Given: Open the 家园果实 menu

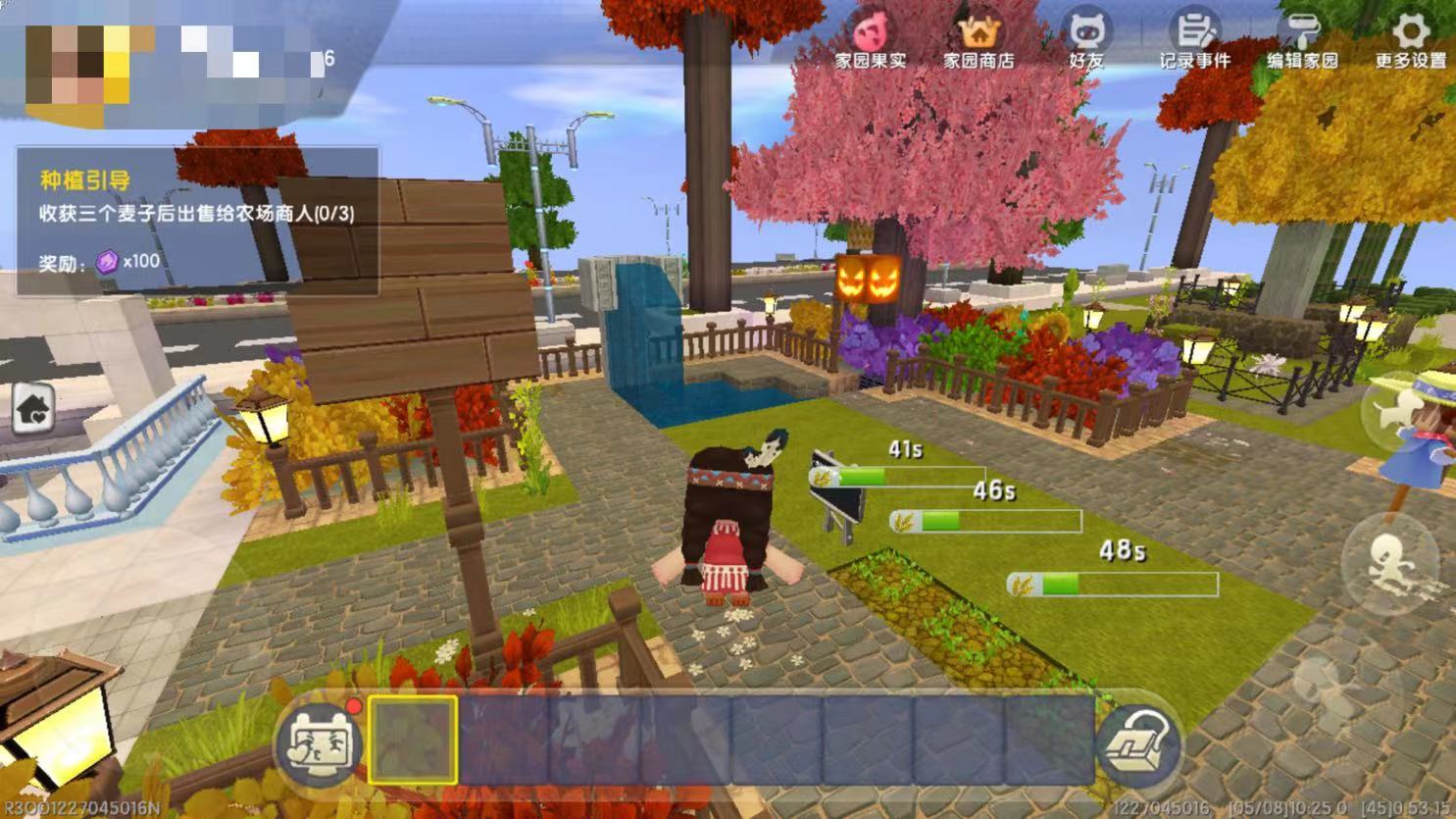Looking at the screenshot, I should [870, 39].
